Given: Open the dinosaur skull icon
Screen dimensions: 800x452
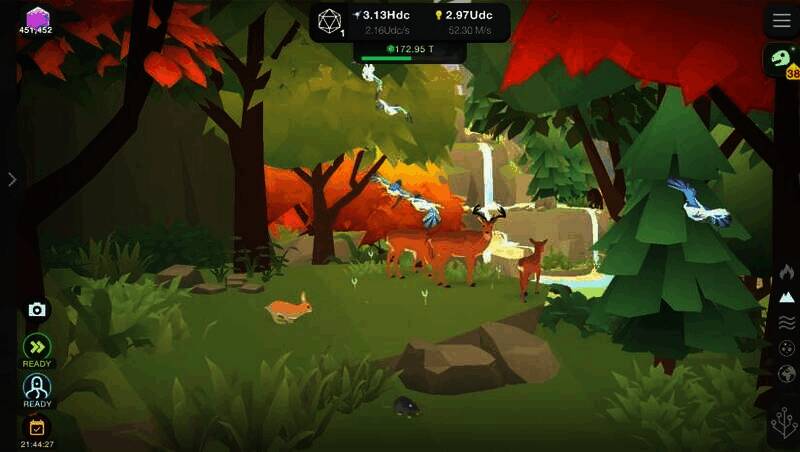Looking at the screenshot, I should [780, 59].
